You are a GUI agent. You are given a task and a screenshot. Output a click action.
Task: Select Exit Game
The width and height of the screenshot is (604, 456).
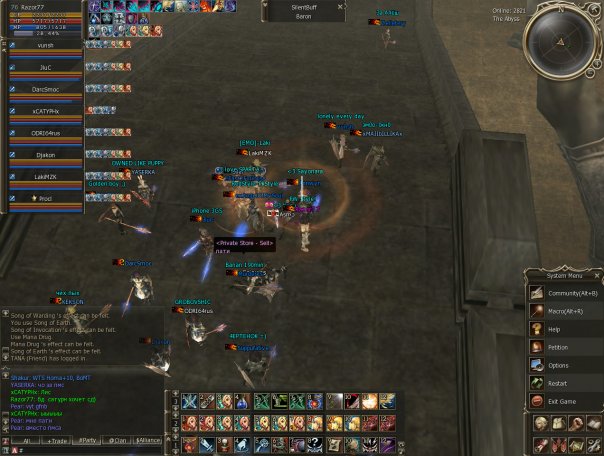562,401
